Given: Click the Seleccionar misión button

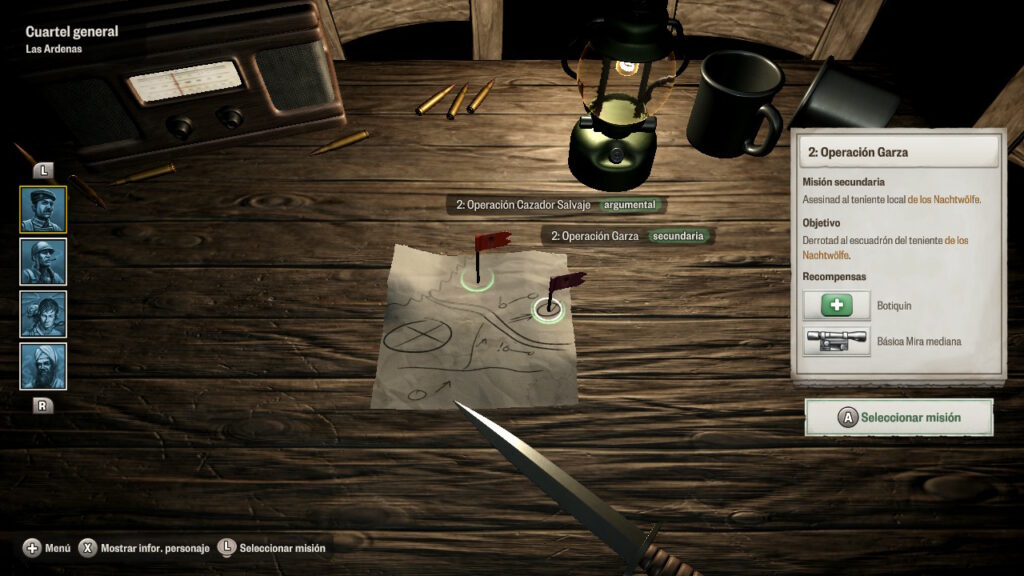Looking at the screenshot, I should 899,418.
